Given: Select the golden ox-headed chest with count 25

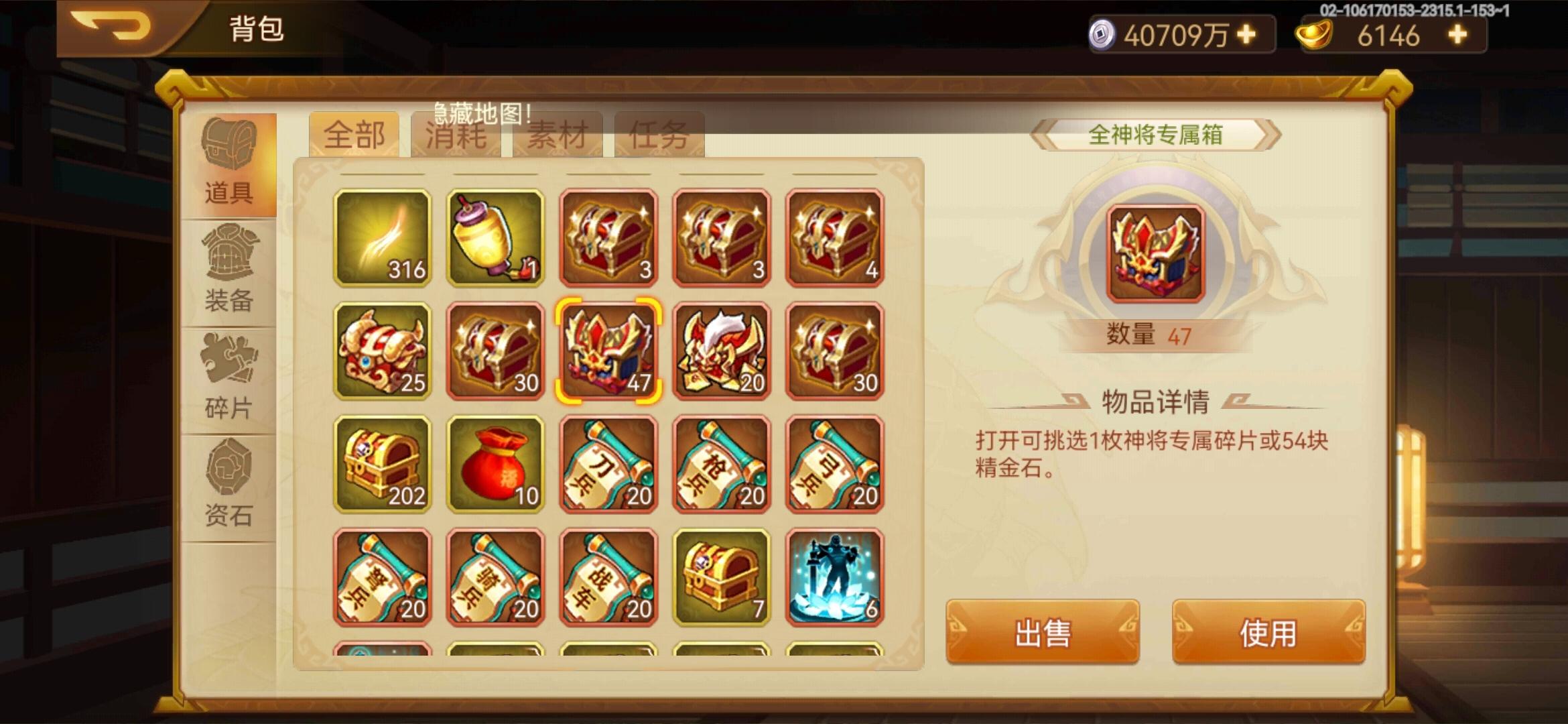Looking at the screenshot, I should point(382,349).
